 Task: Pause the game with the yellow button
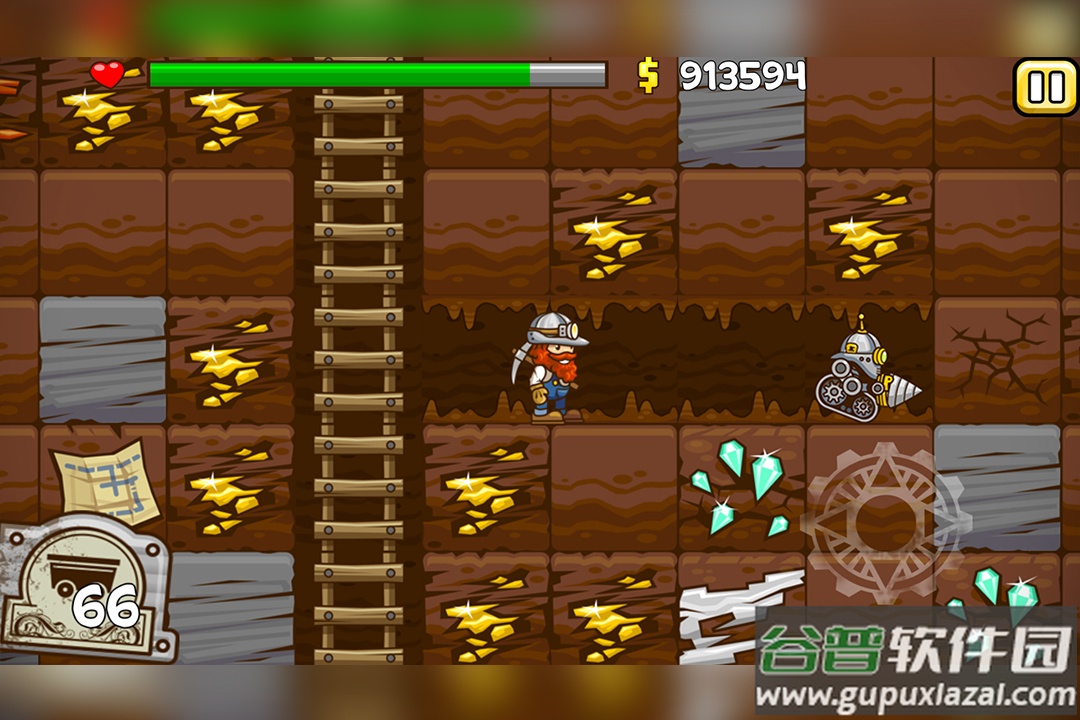(x=1046, y=87)
